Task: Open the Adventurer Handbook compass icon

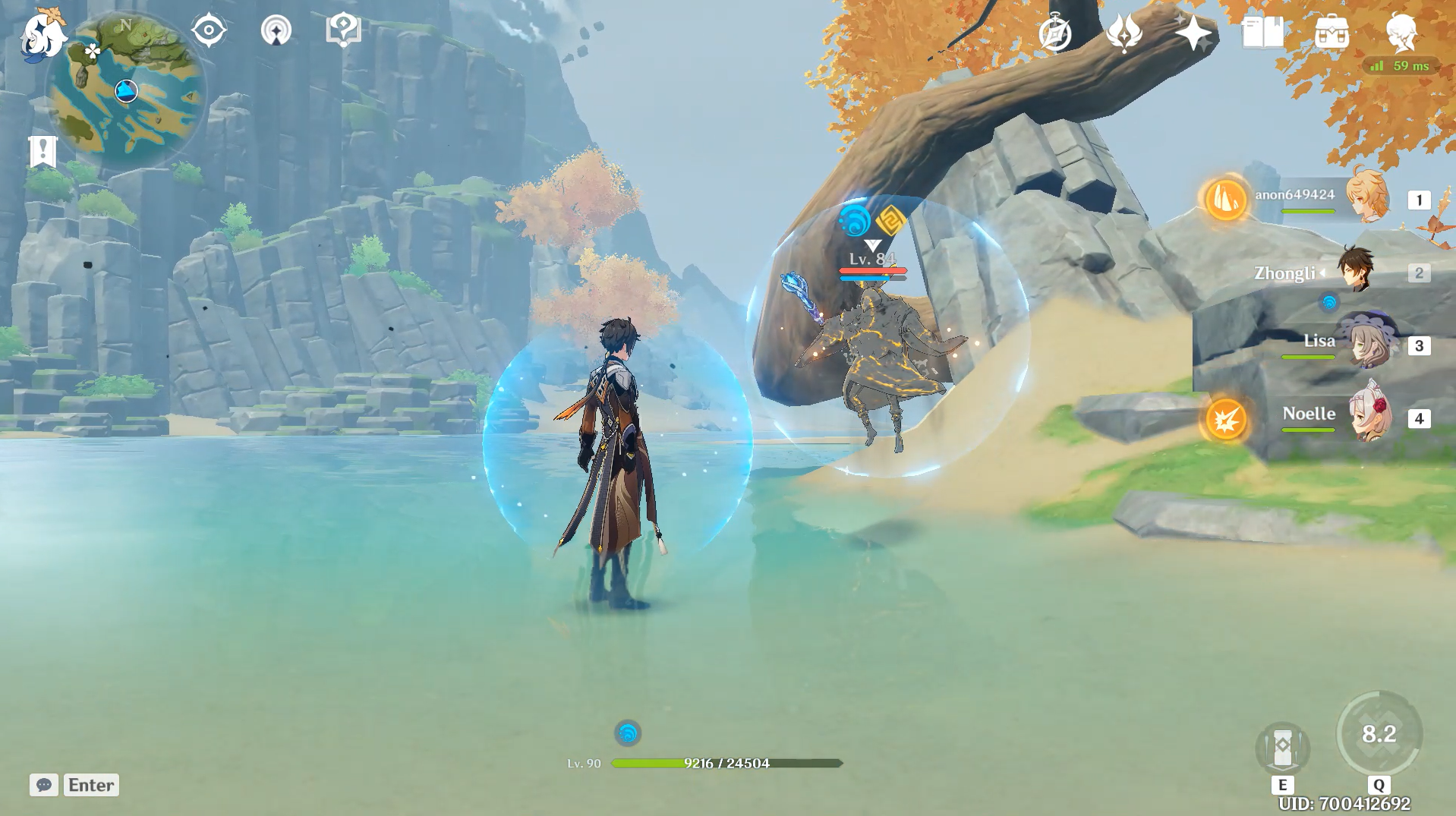Action: tap(1055, 33)
